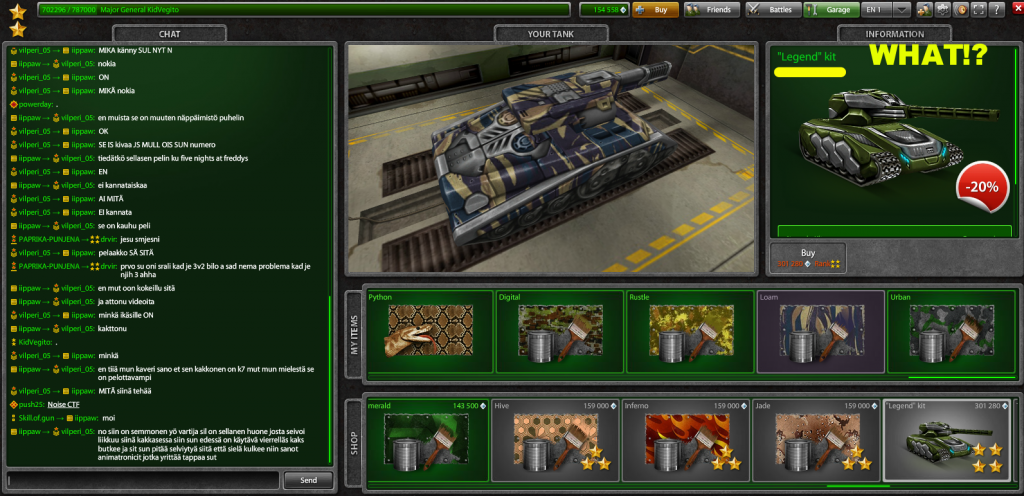Buy the "Legend" kit

808,258
